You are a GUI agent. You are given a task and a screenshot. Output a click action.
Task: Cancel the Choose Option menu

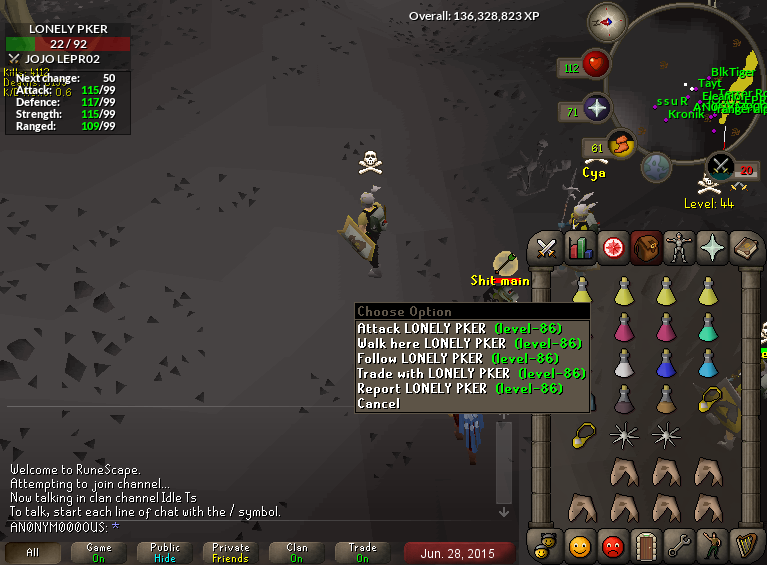point(378,403)
